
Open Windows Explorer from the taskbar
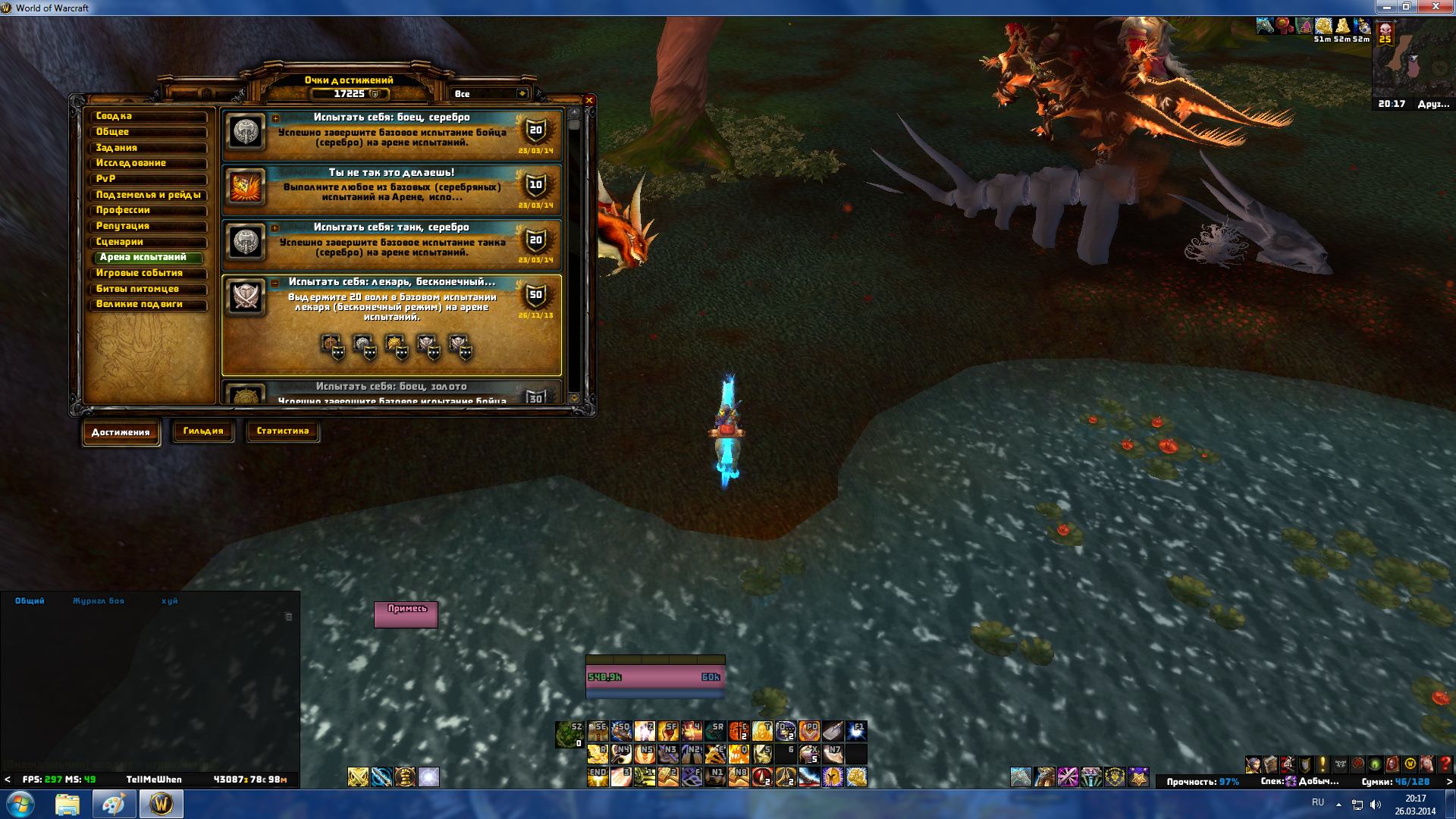67,804
